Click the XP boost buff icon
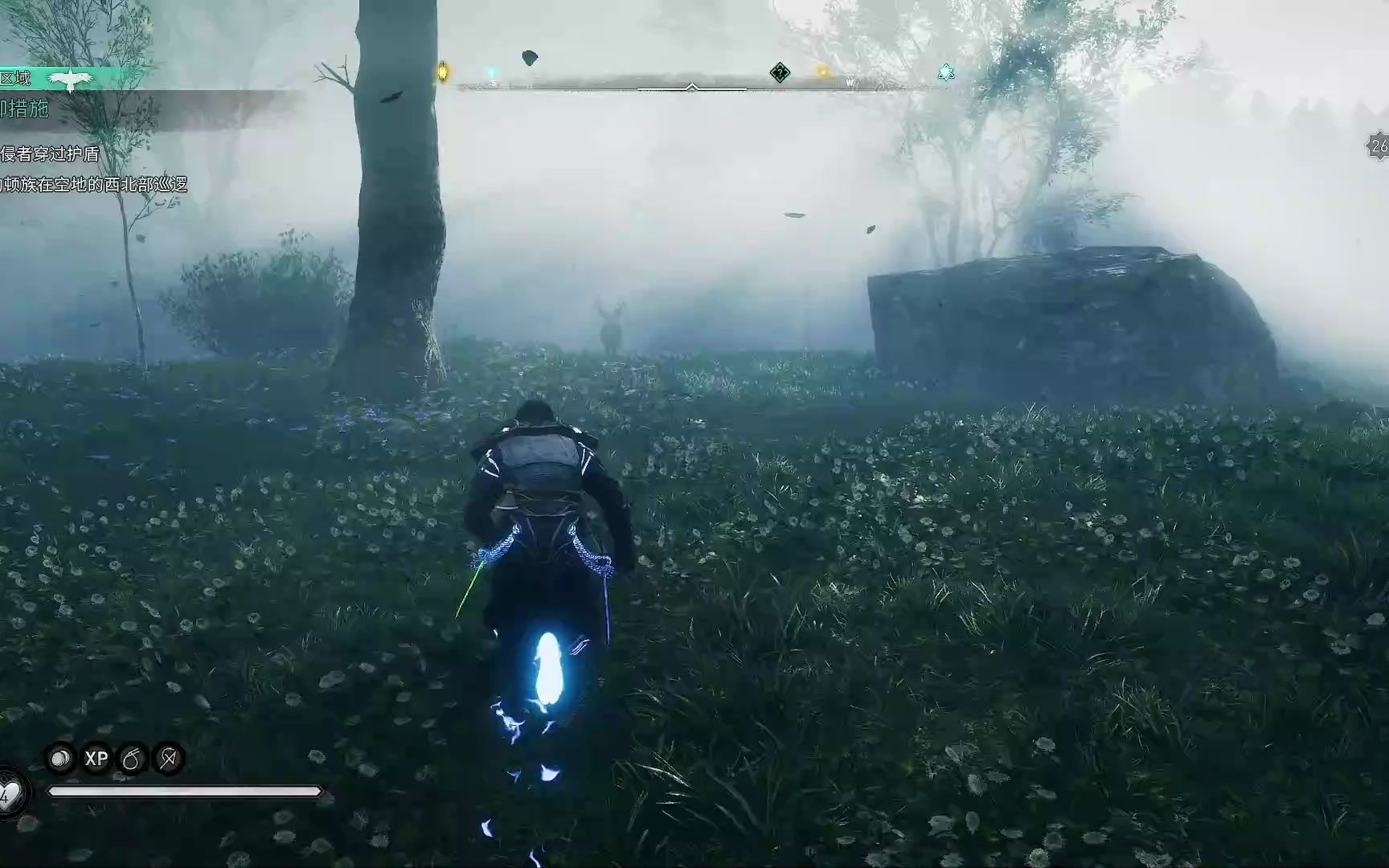The image size is (1389, 868). tap(96, 758)
